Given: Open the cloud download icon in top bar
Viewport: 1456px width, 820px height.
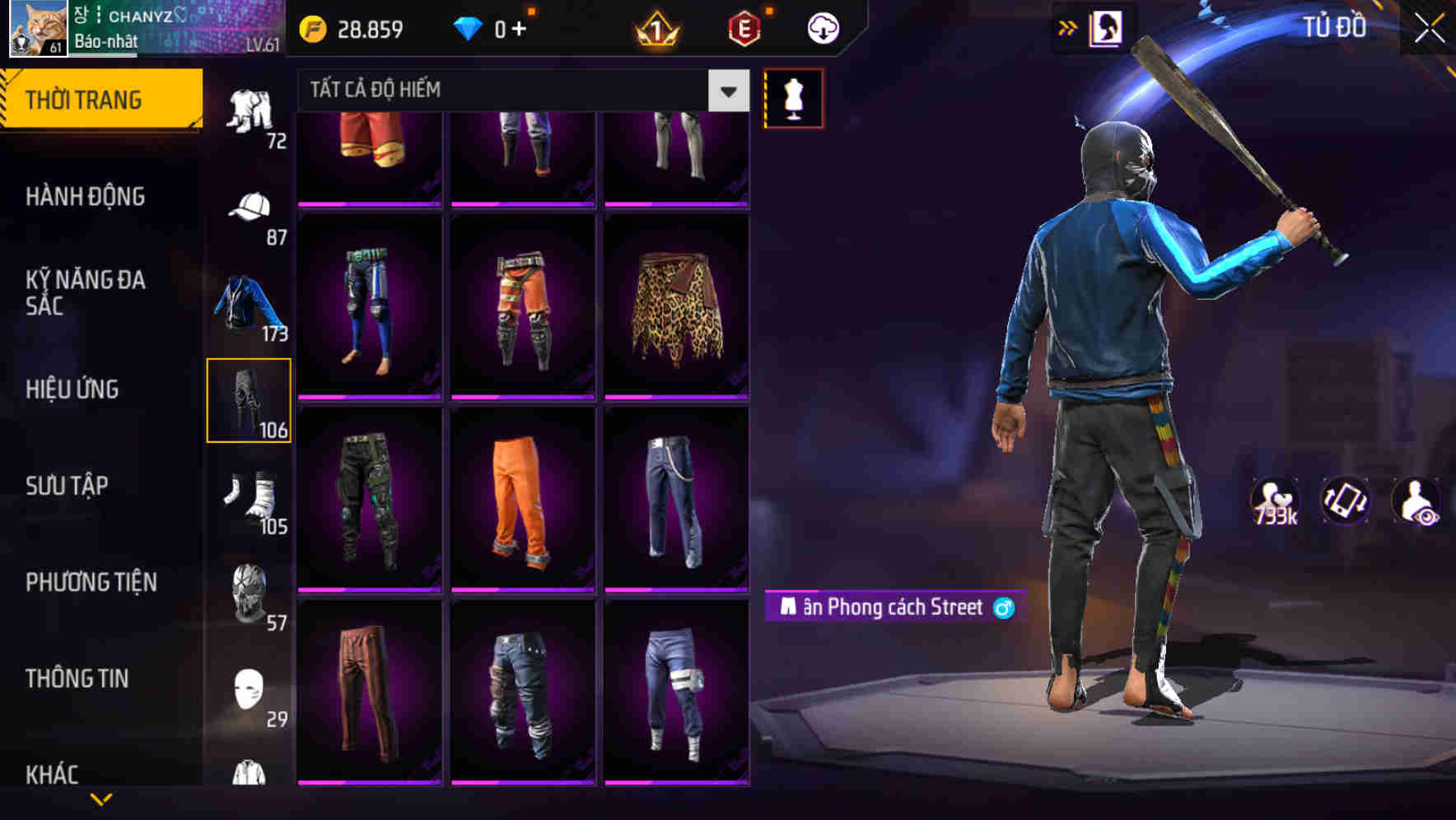Looking at the screenshot, I should (x=821, y=27).
